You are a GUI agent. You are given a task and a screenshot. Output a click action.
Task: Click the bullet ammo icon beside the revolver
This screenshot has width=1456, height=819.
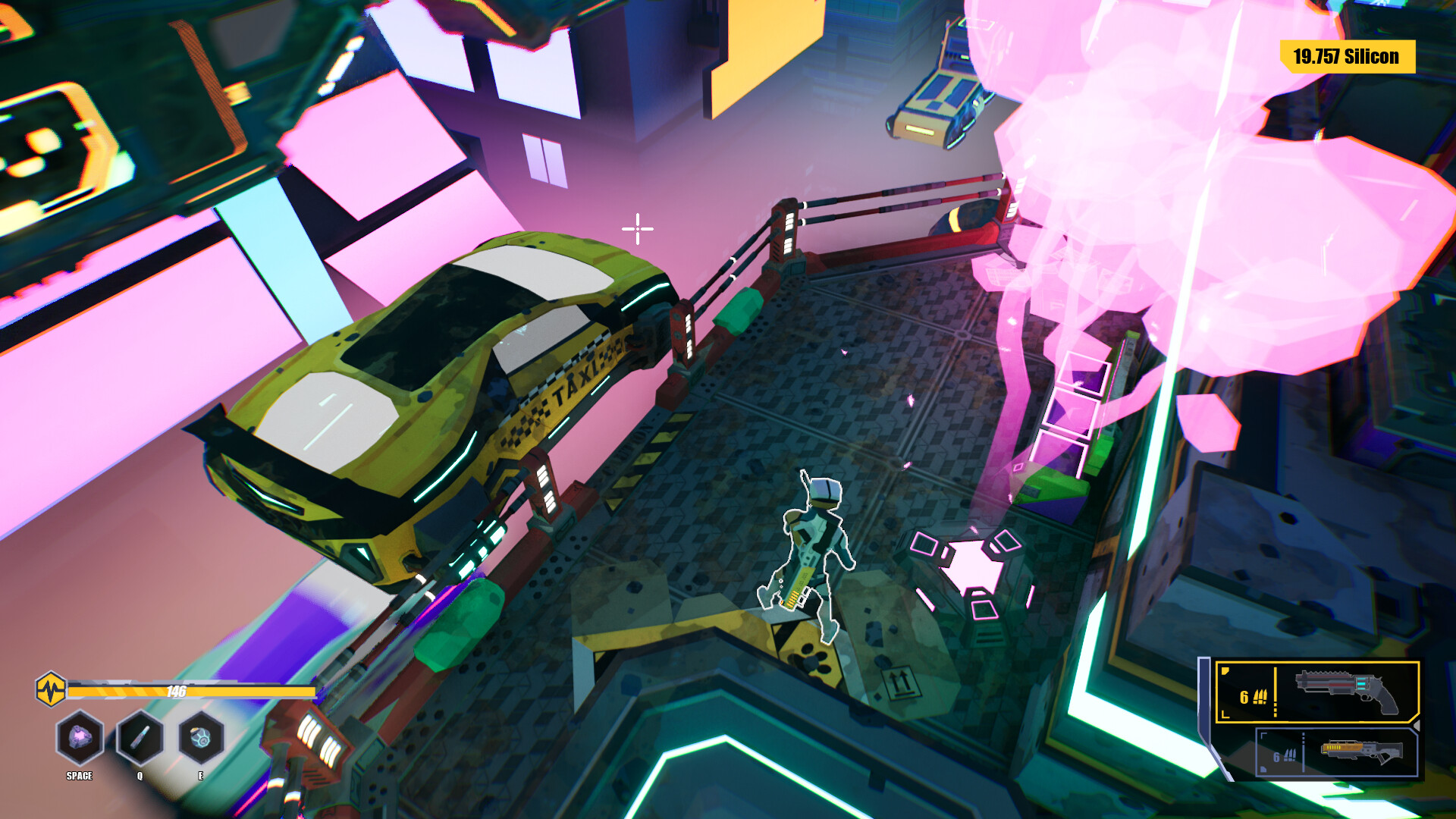(x=1260, y=696)
